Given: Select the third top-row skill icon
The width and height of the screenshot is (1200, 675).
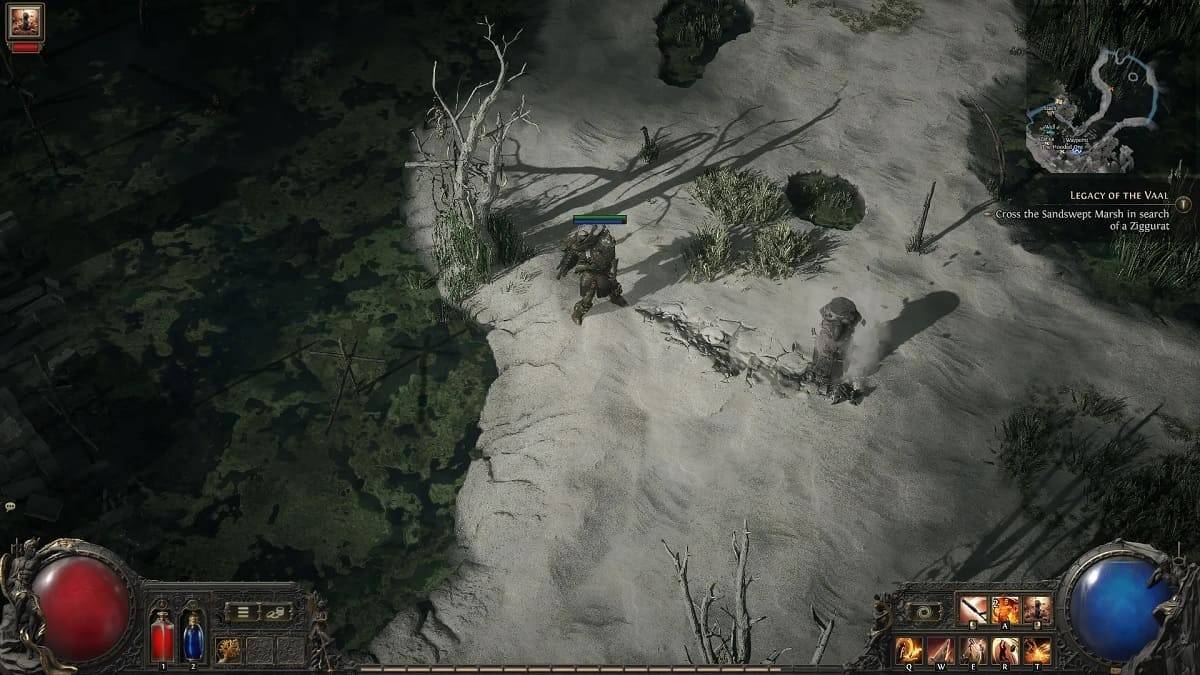Looking at the screenshot, I should [x=1038, y=609].
